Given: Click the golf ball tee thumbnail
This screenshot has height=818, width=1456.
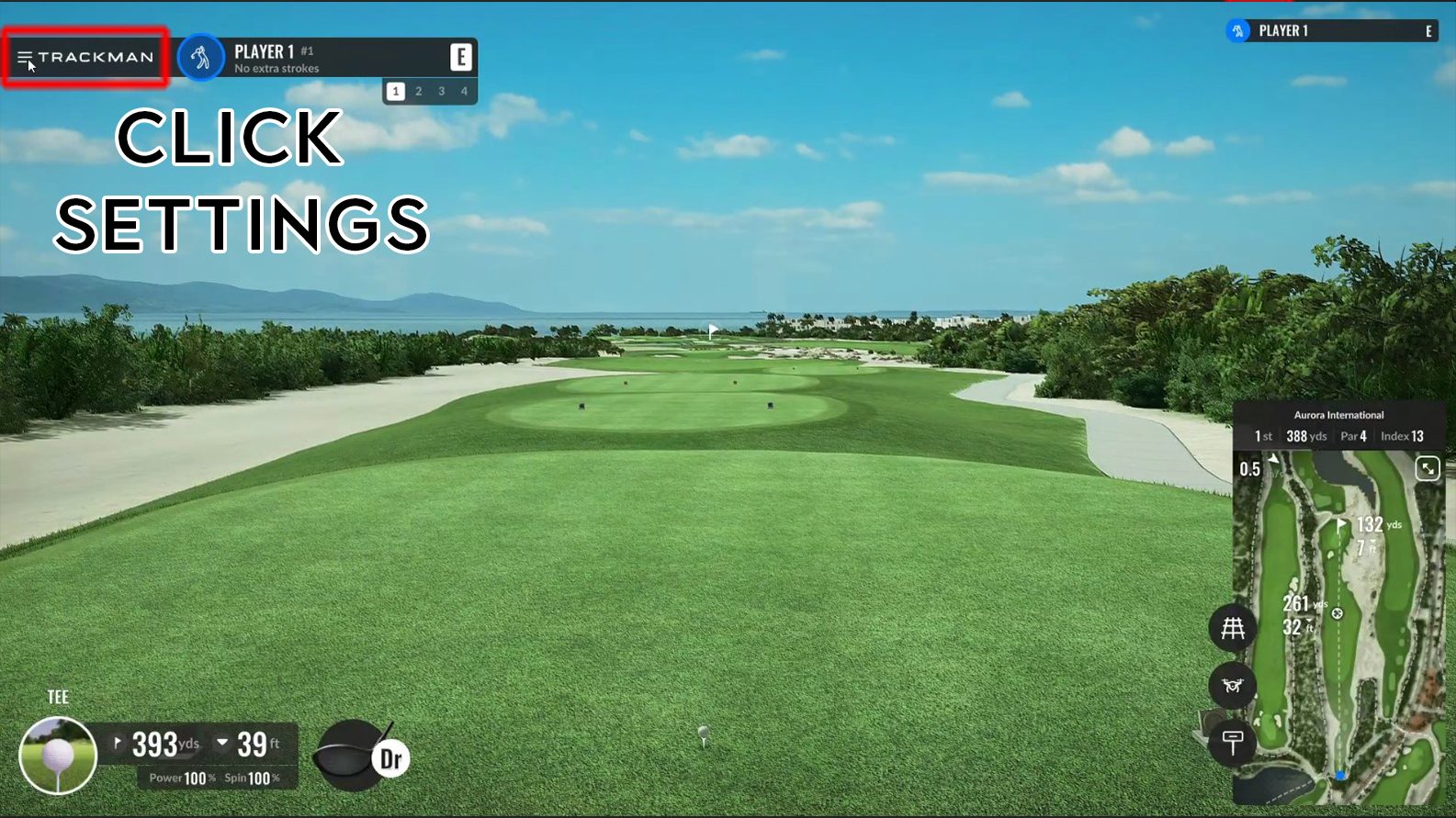Looking at the screenshot, I should pos(57,754).
